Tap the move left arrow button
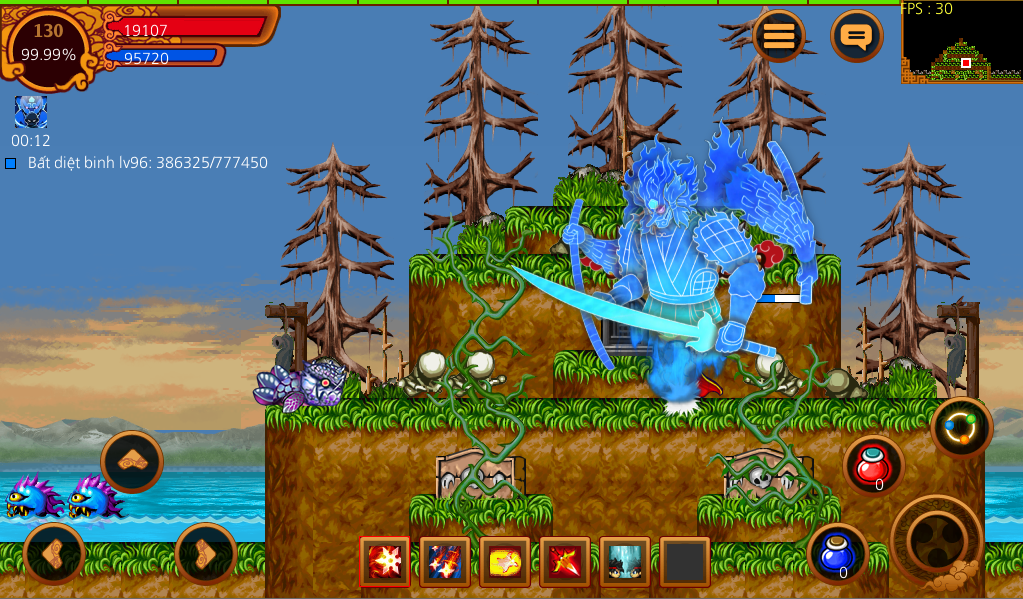 pos(54,553)
